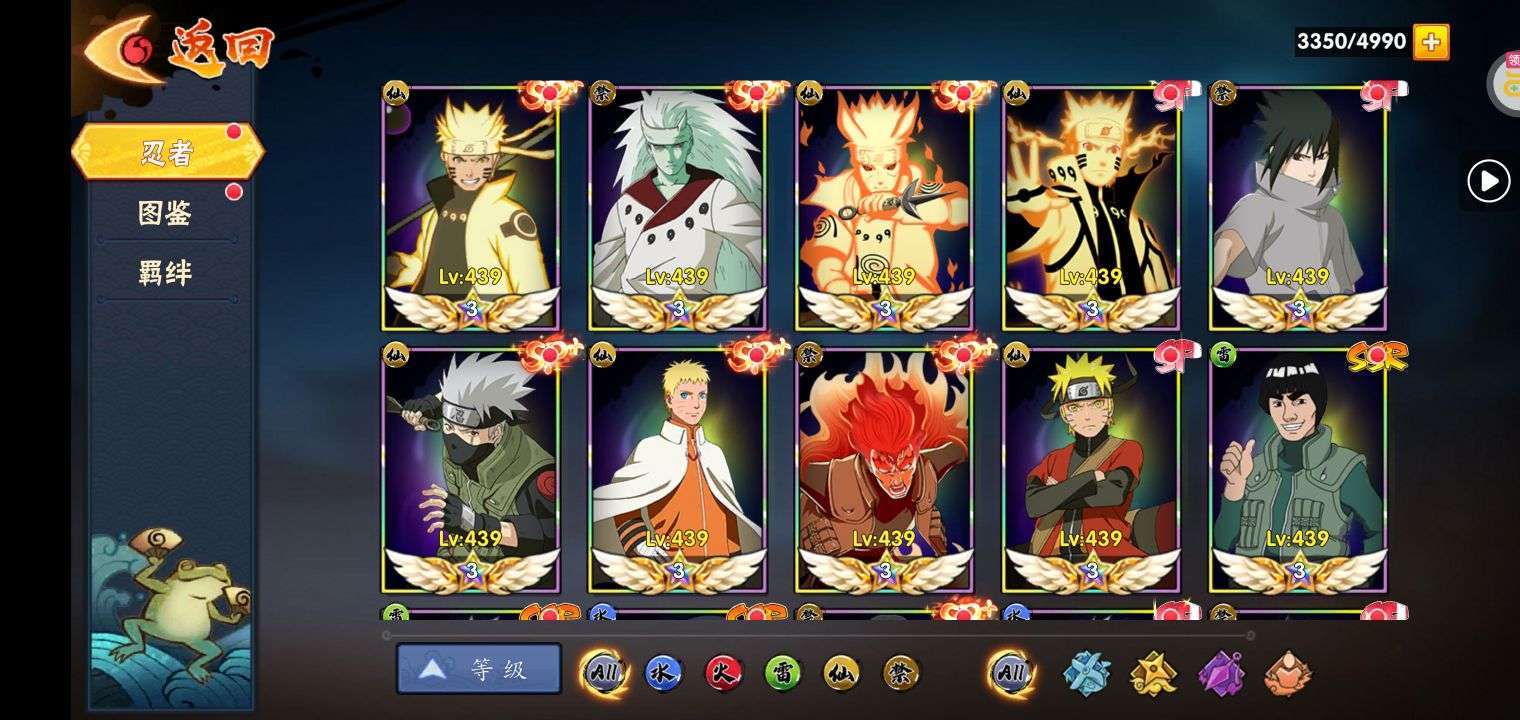Switch to the 图鉴 tab
The width and height of the screenshot is (1520, 720).
coord(165,213)
